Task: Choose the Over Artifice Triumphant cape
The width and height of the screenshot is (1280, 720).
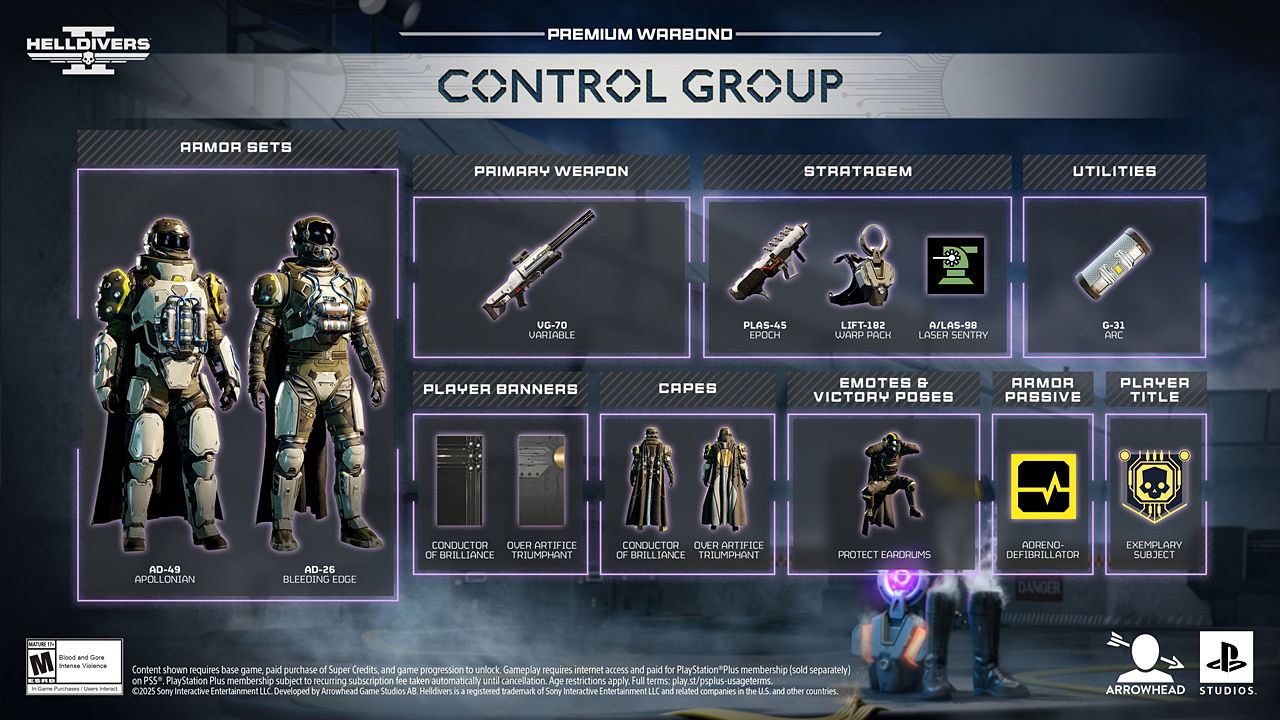Action: (727, 480)
